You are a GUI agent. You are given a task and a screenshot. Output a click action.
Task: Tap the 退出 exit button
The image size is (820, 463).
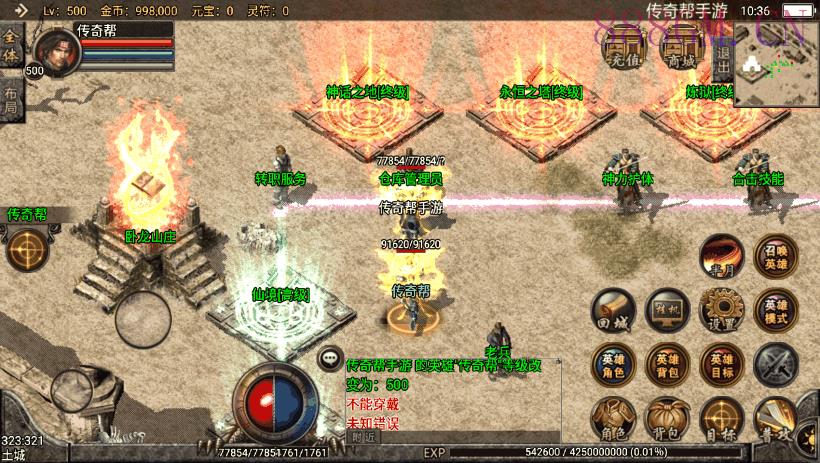(x=722, y=52)
